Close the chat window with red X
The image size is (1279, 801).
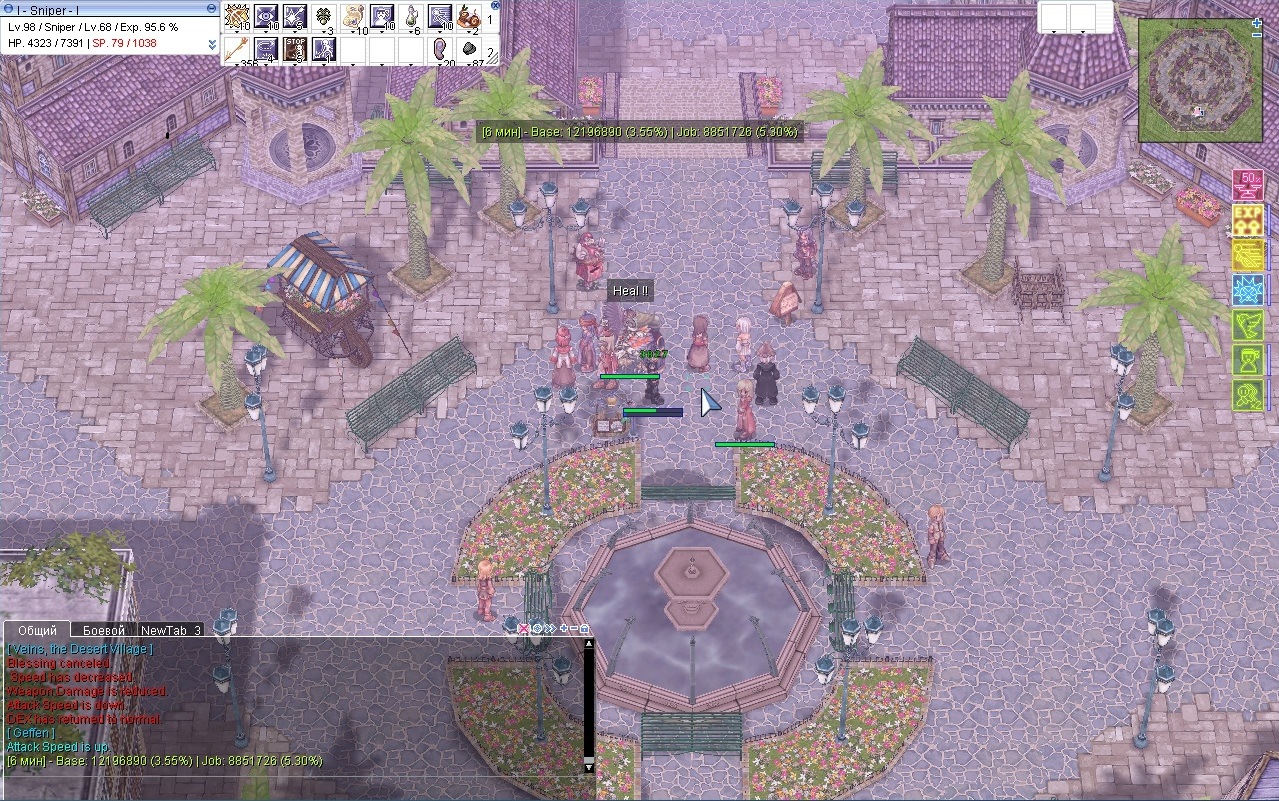point(523,629)
